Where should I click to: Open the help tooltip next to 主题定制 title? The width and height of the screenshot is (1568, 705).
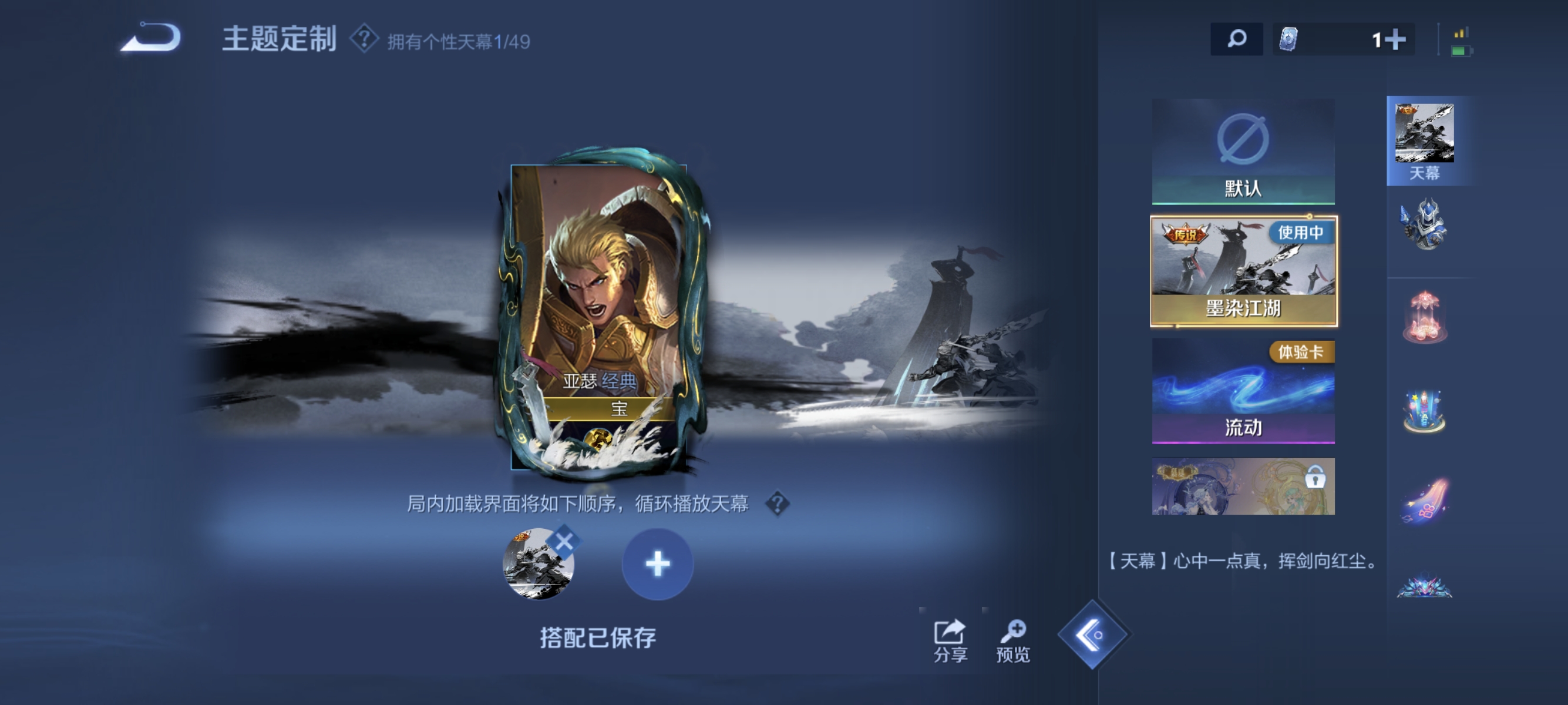(x=365, y=39)
